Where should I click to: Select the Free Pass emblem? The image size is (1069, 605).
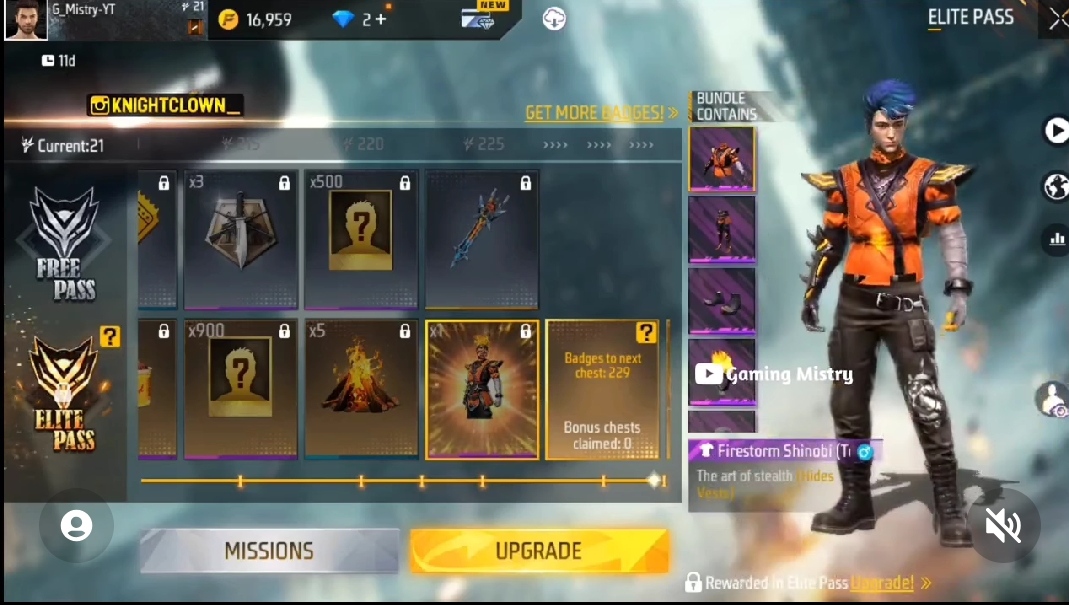point(65,243)
